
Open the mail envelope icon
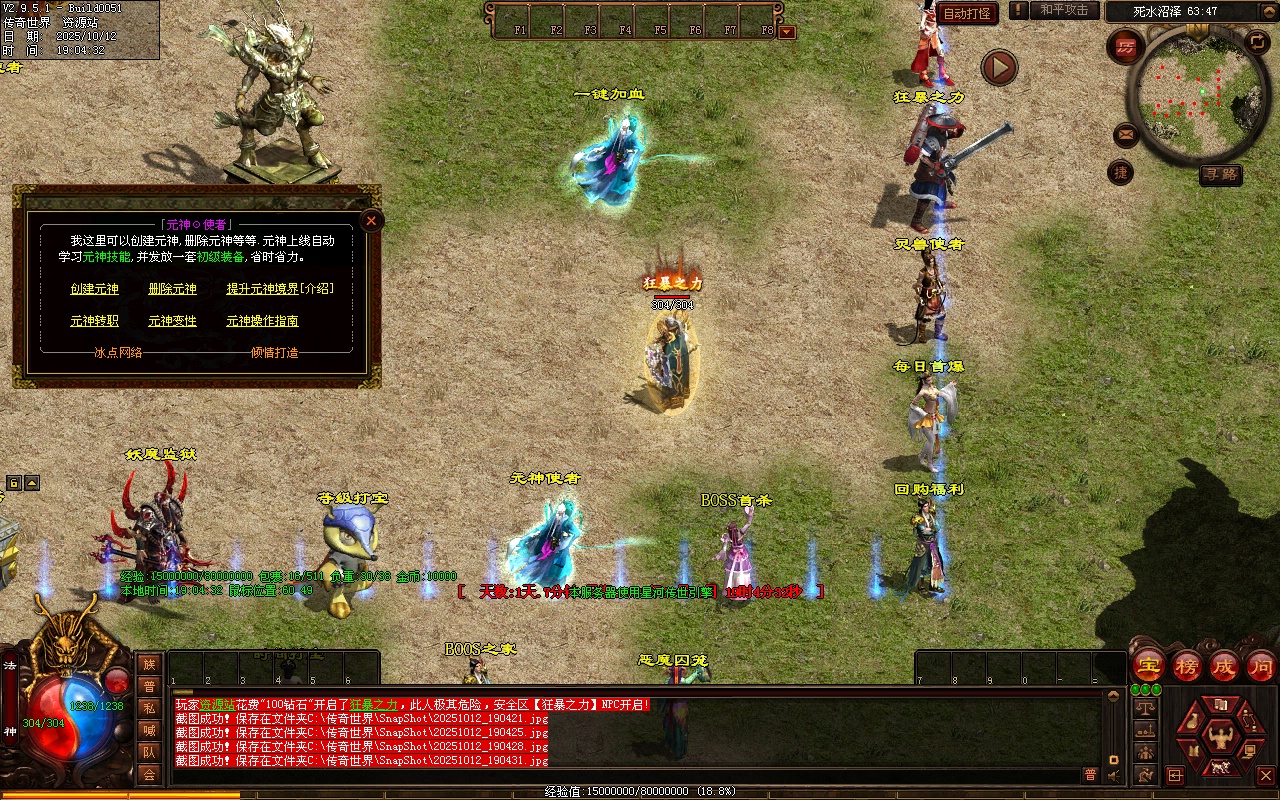tap(1126, 133)
